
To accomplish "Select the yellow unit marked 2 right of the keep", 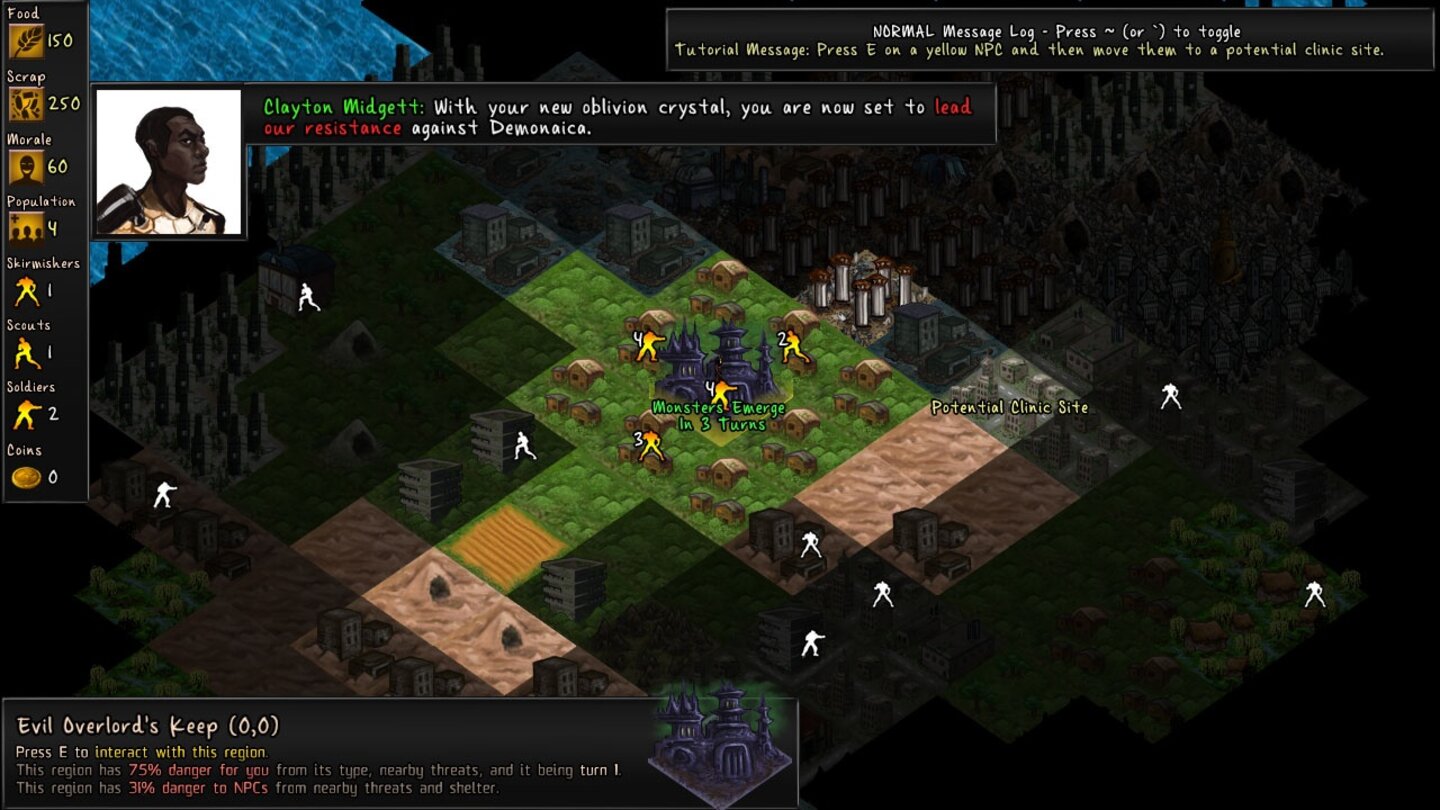I will click(795, 345).
